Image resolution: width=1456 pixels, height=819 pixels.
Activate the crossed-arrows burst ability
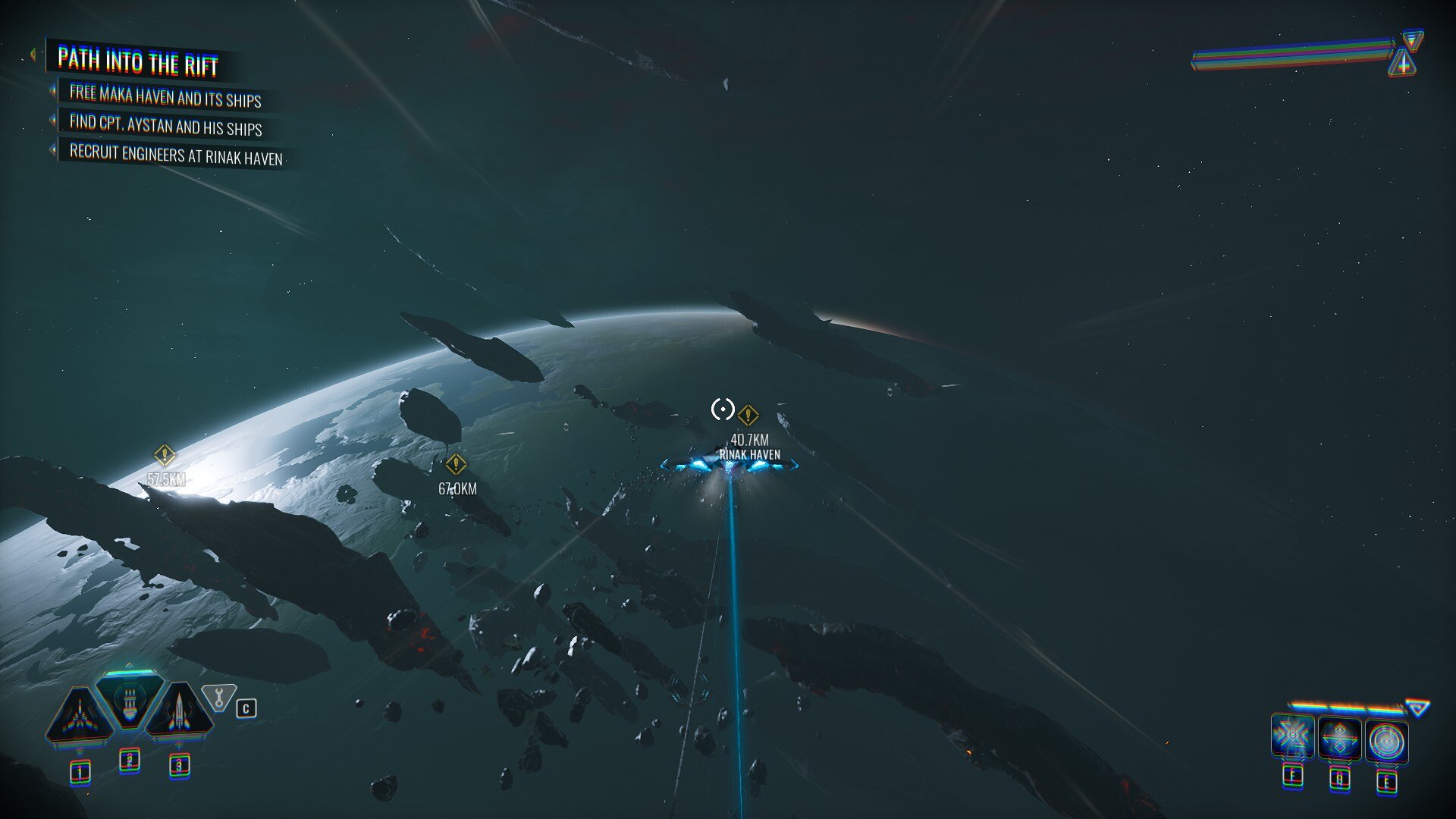click(1292, 736)
